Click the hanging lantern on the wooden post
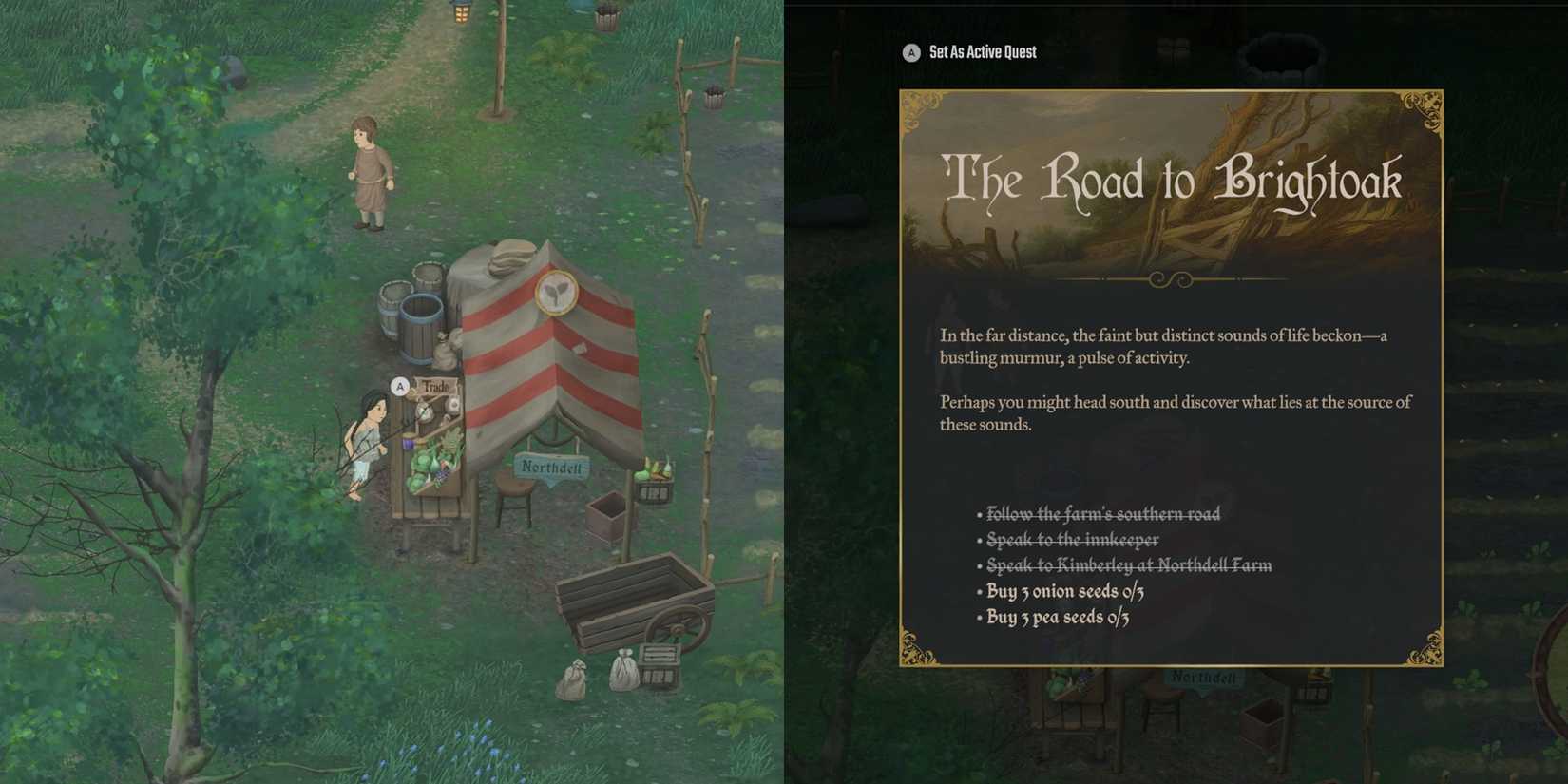Screen dimensions: 1568x784 [462, 14]
